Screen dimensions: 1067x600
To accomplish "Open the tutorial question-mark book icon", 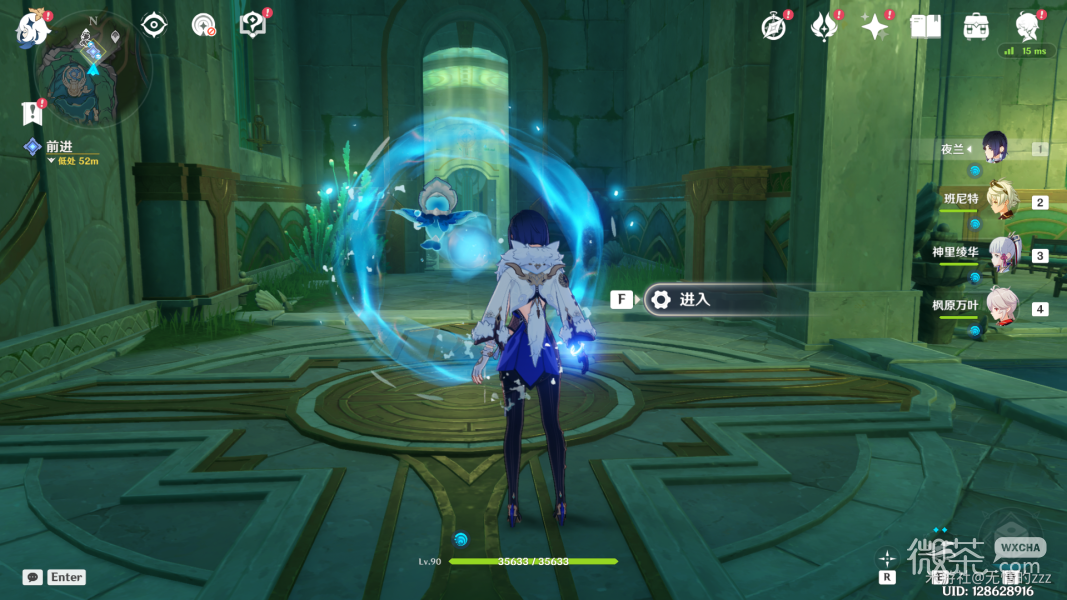I will [x=253, y=25].
